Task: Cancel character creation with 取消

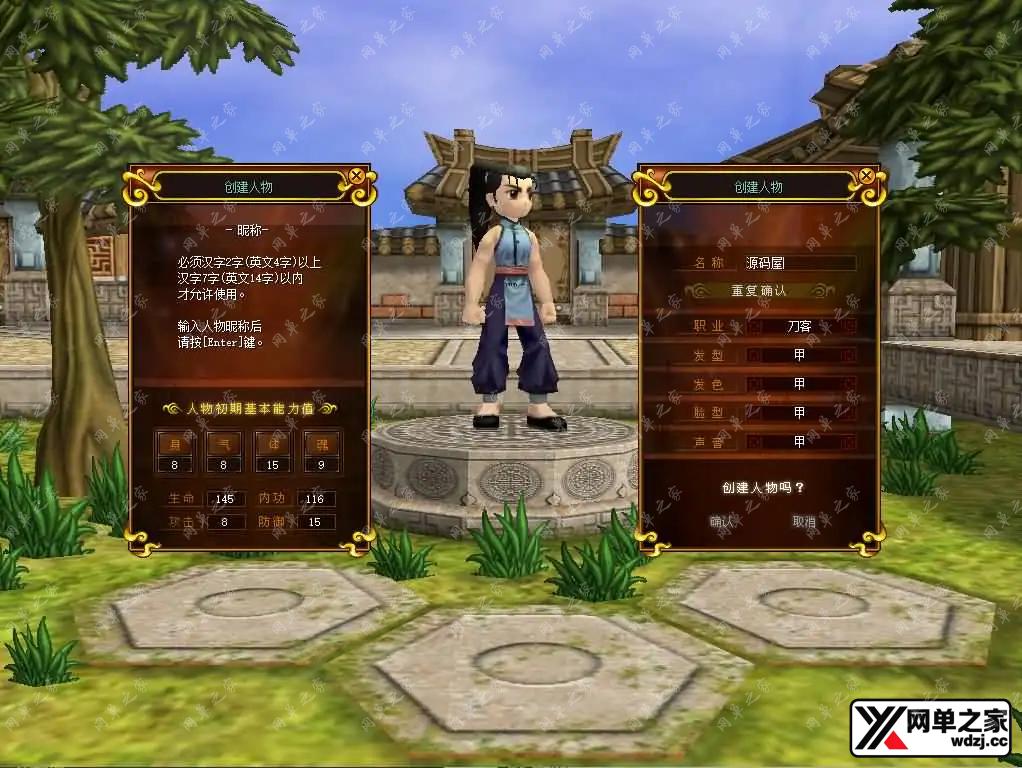Action: (x=804, y=521)
